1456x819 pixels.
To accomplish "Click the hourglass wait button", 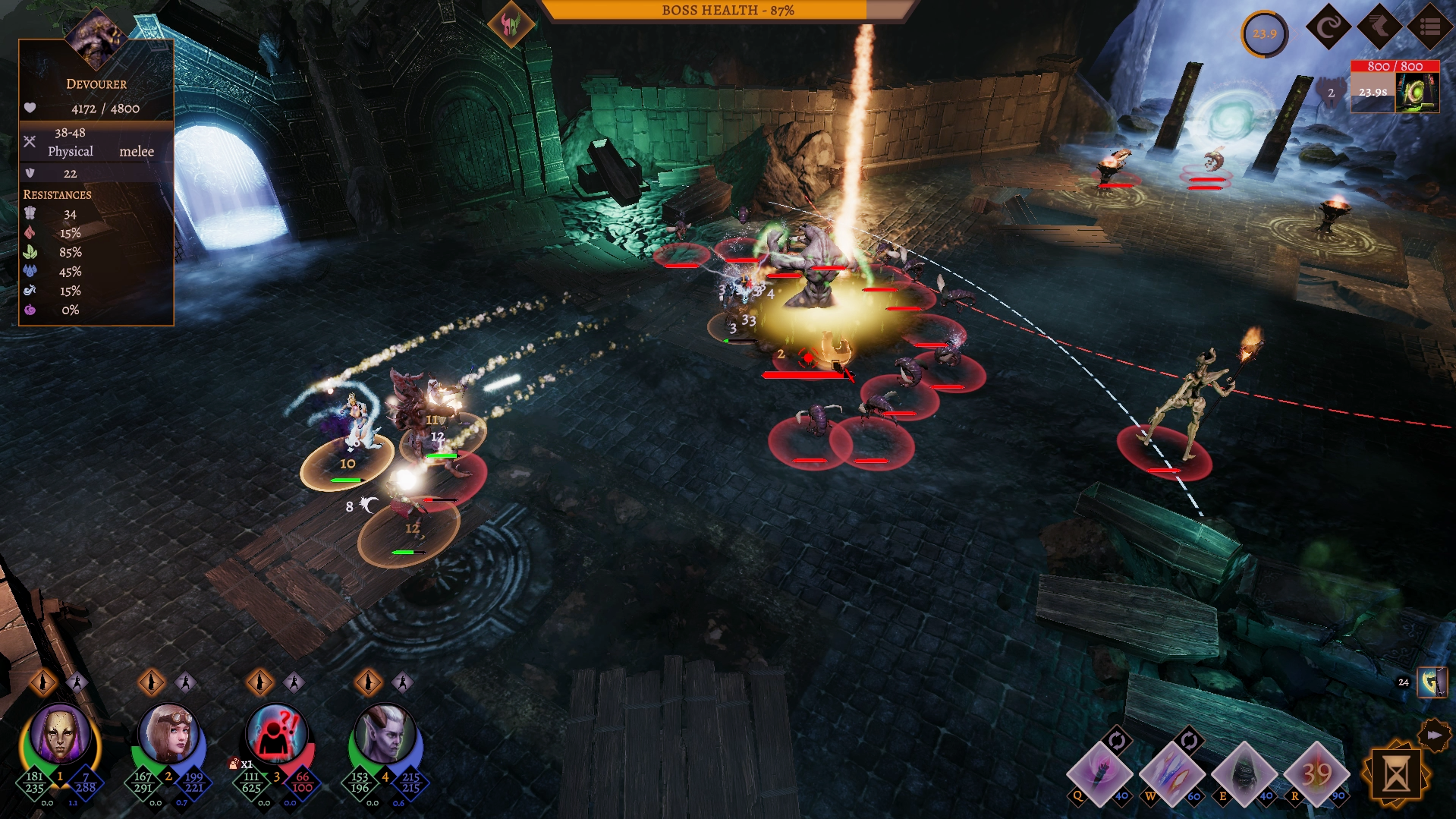I will coord(1396,774).
